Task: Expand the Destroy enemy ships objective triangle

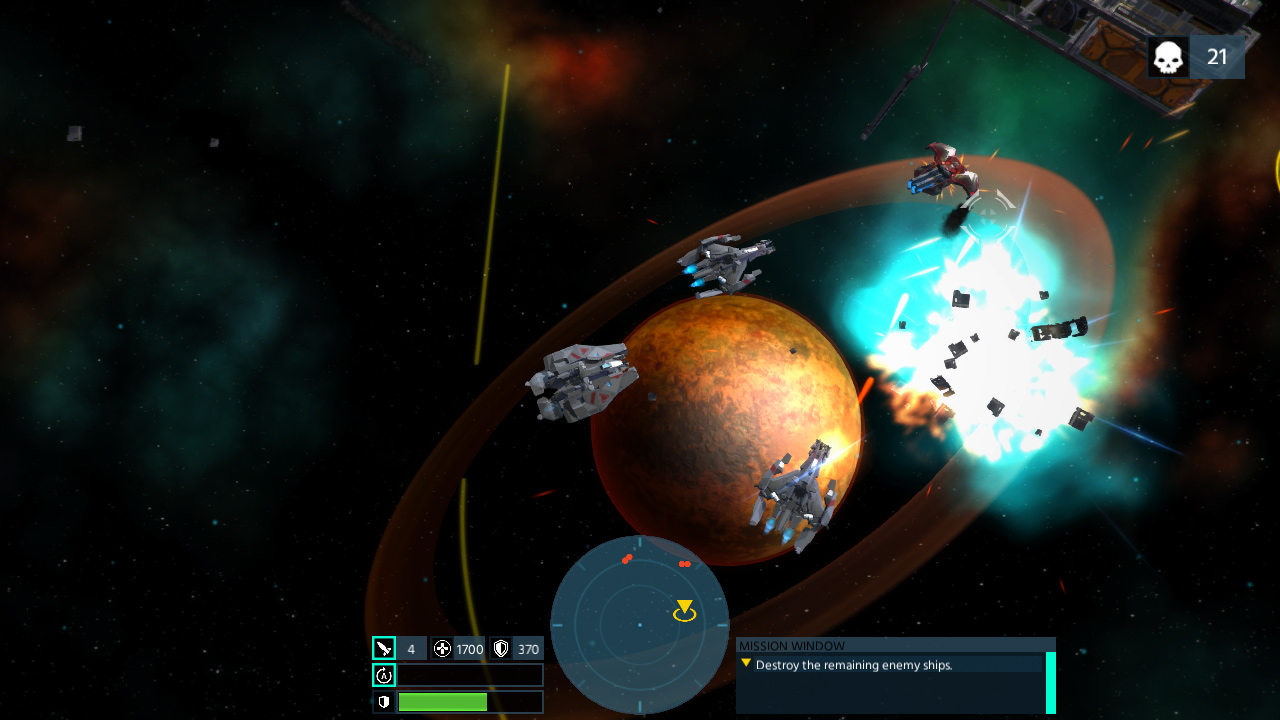Action: tap(745, 664)
